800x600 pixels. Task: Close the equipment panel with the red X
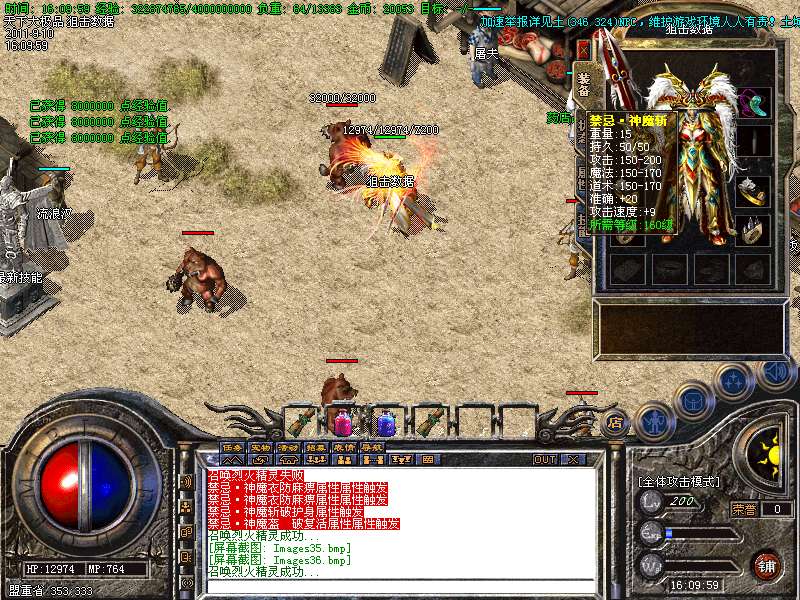click(x=583, y=48)
